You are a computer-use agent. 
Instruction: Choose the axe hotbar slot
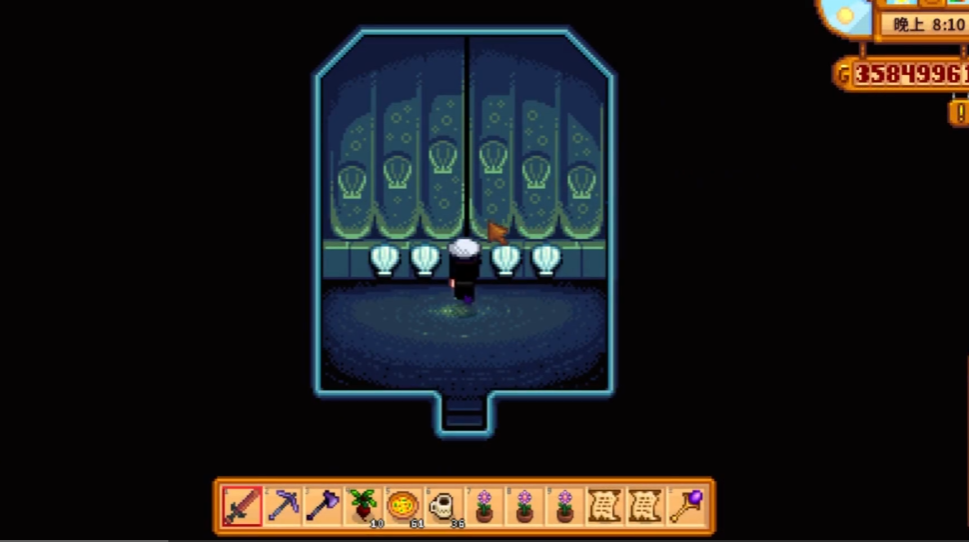[x=323, y=506]
